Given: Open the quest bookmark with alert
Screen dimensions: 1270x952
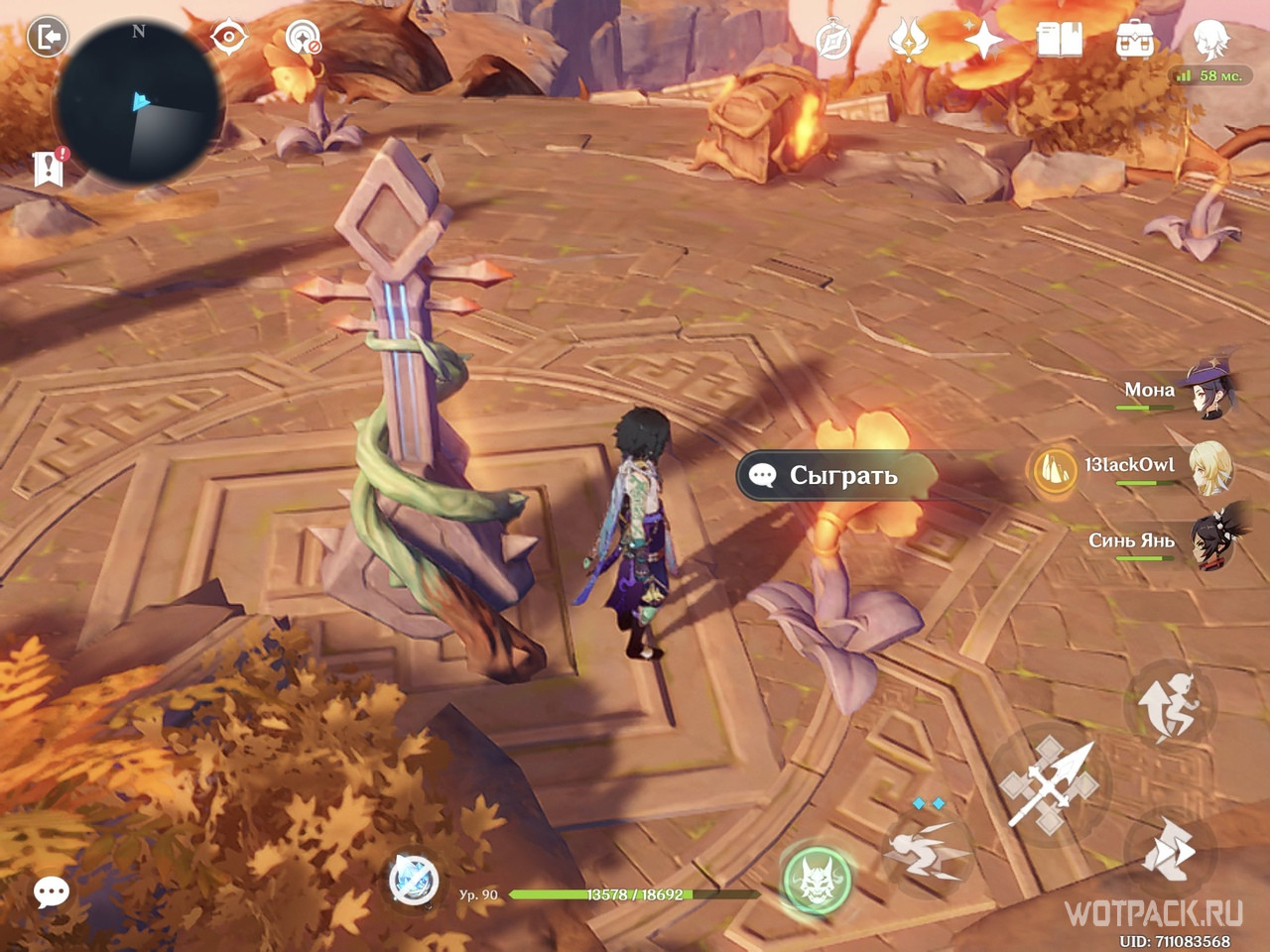Looking at the screenshot, I should coord(49,168).
